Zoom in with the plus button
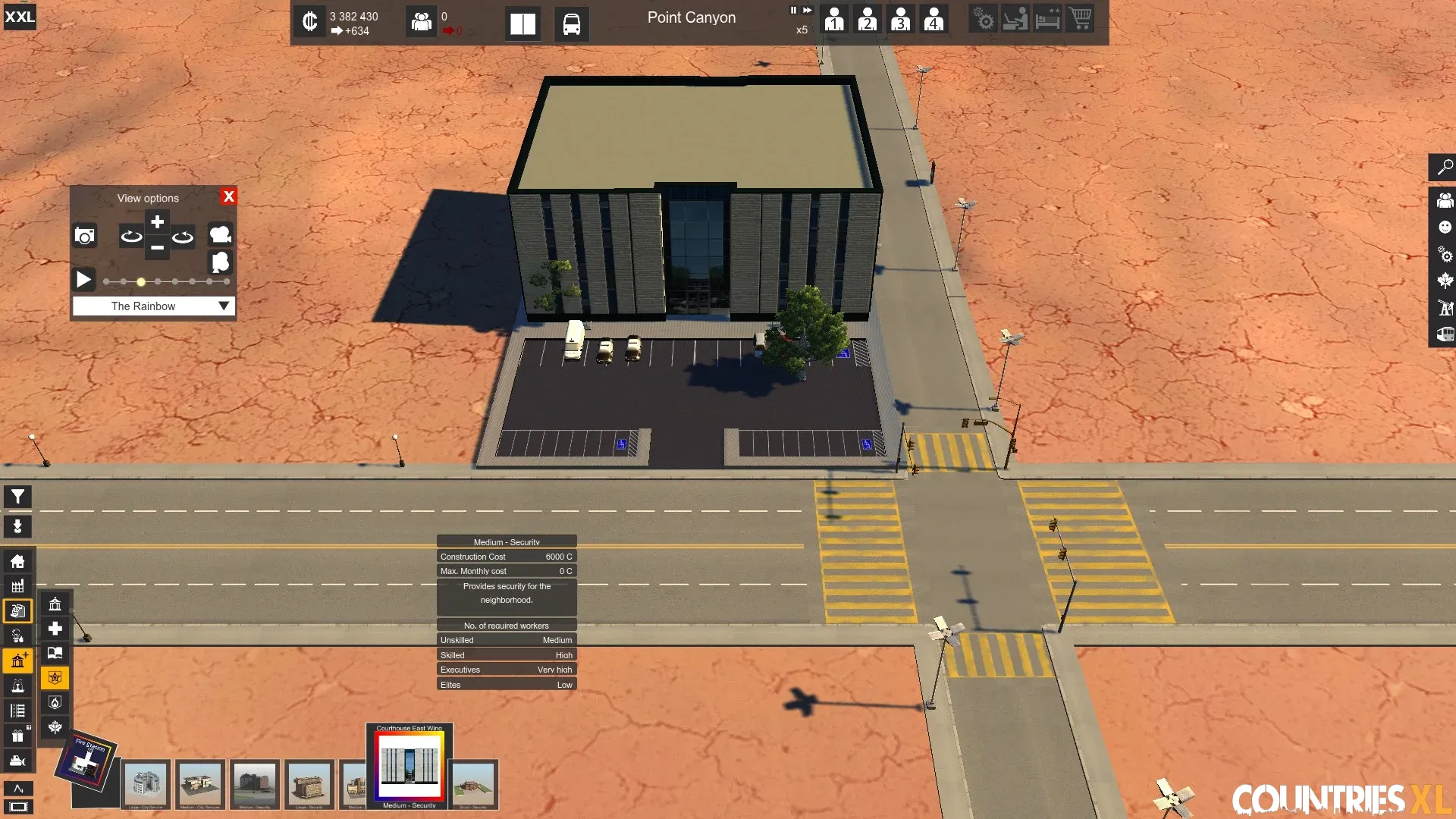The image size is (1456, 819). [x=157, y=222]
